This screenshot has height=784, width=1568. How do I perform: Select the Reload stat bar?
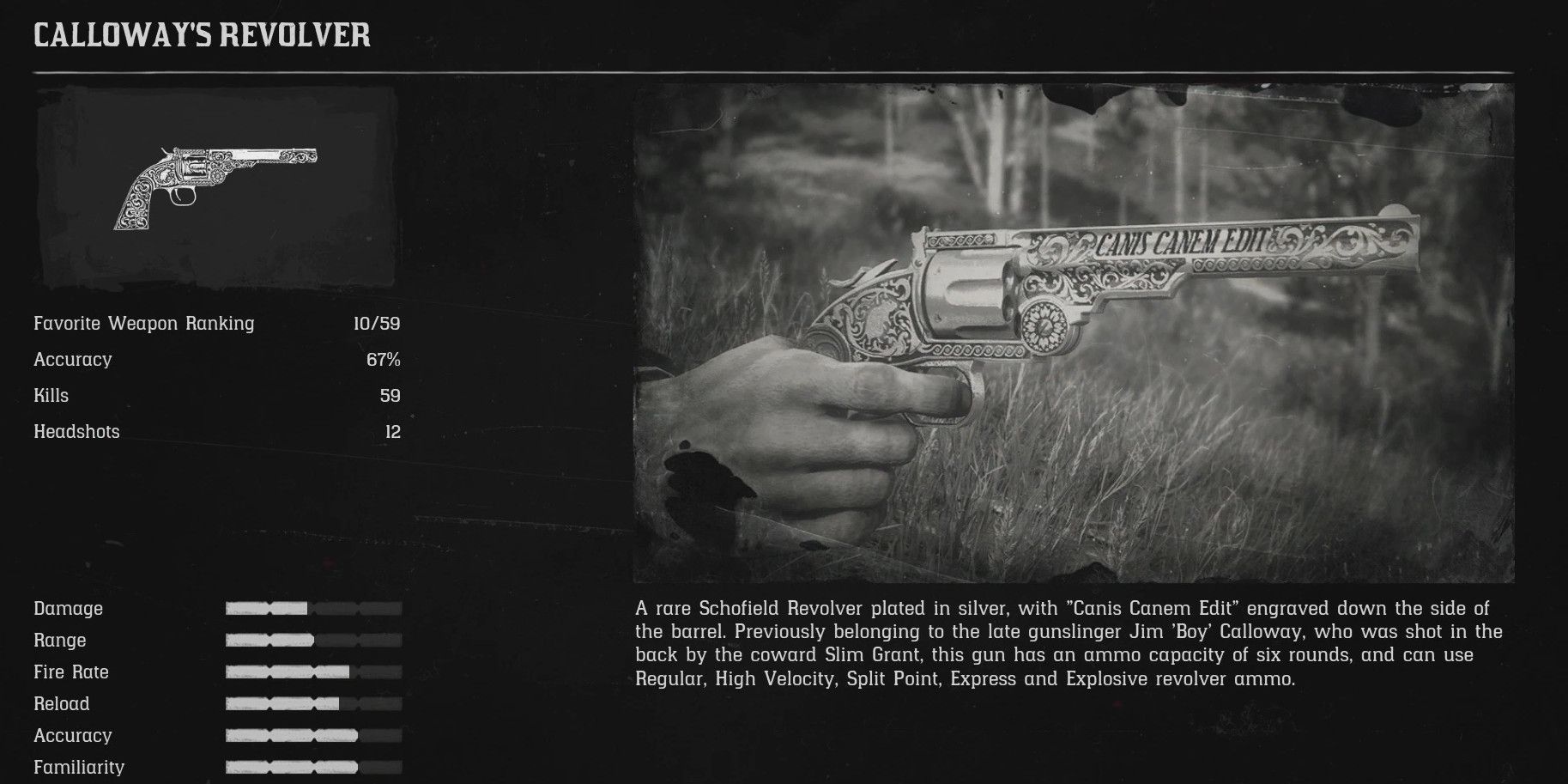pyautogui.click(x=312, y=703)
